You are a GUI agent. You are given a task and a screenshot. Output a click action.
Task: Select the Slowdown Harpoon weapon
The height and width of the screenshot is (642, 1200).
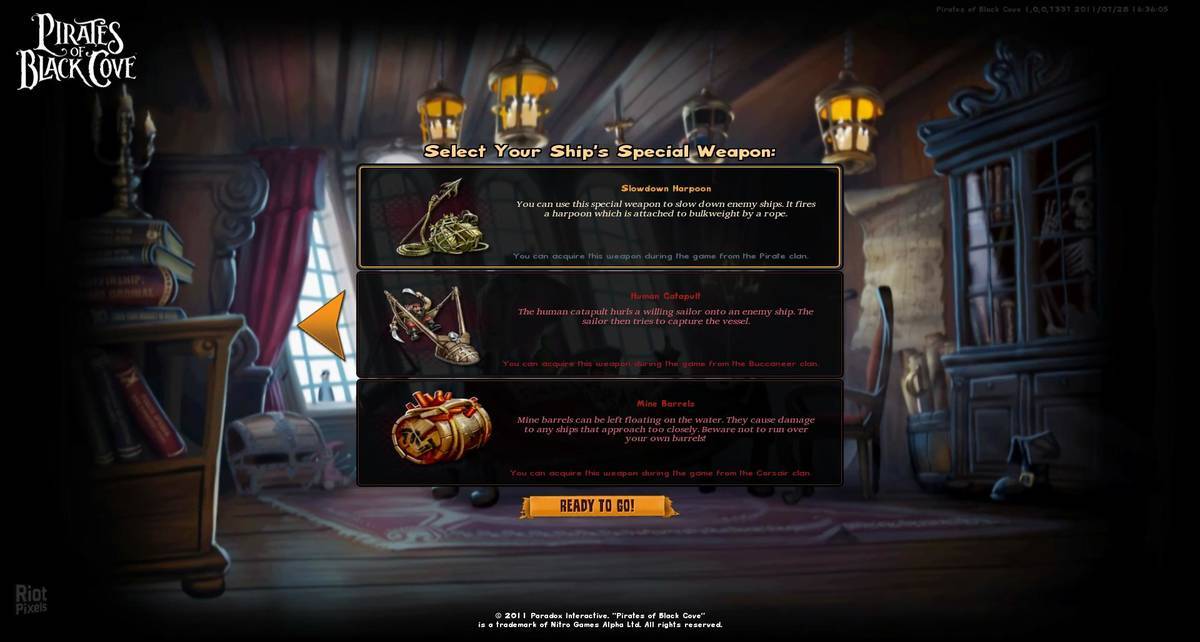[x=599, y=217]
